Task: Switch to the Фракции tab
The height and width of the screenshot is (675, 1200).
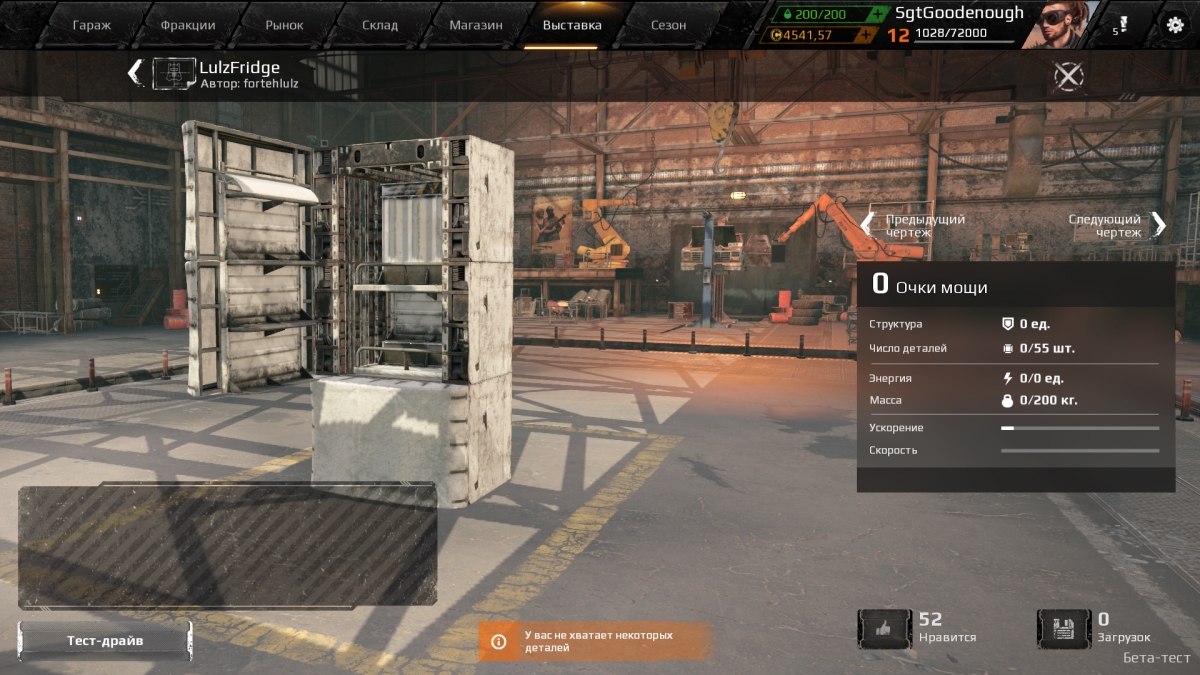Action: (188, 25)
